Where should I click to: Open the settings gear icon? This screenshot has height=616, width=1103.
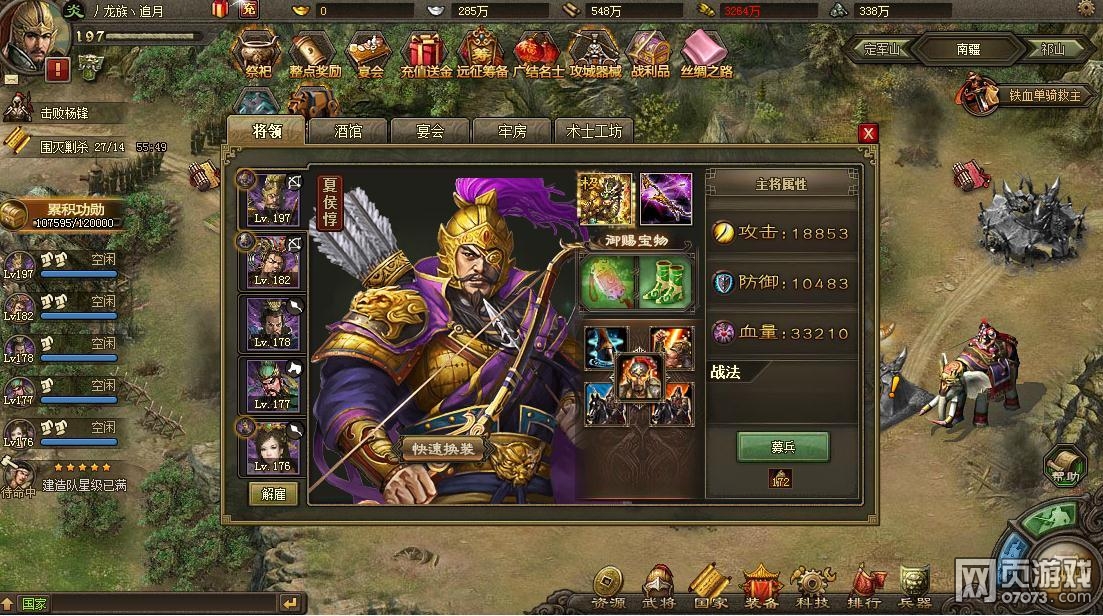point(1086,9)
